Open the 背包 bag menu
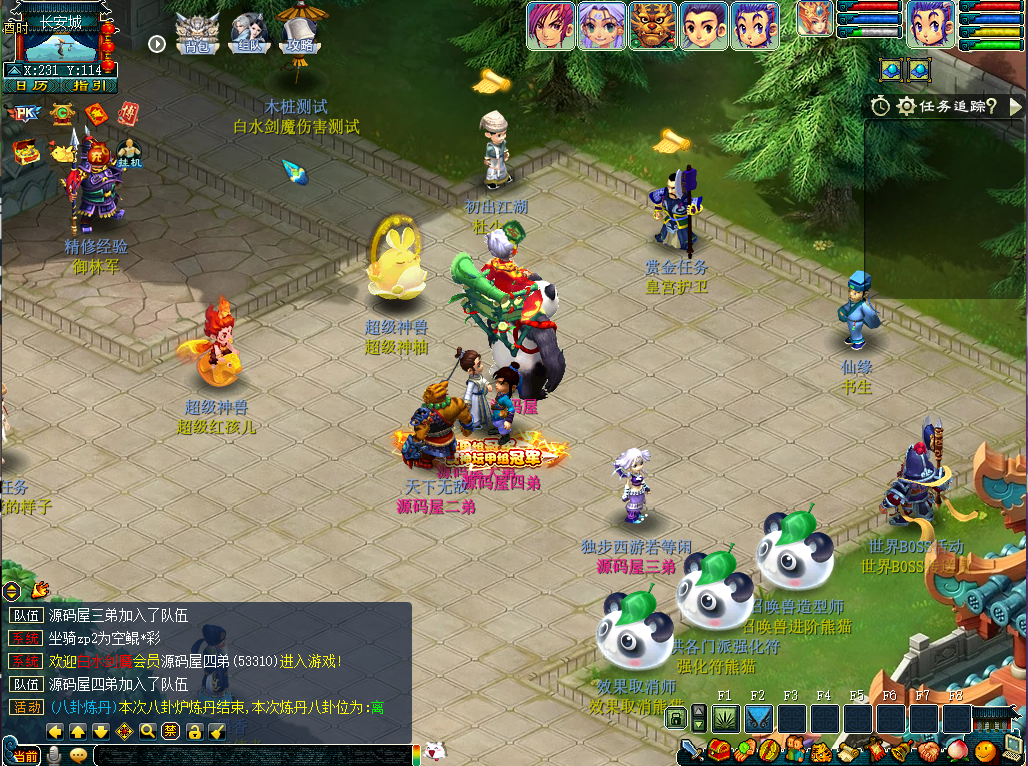 click(x=197, y=35)
